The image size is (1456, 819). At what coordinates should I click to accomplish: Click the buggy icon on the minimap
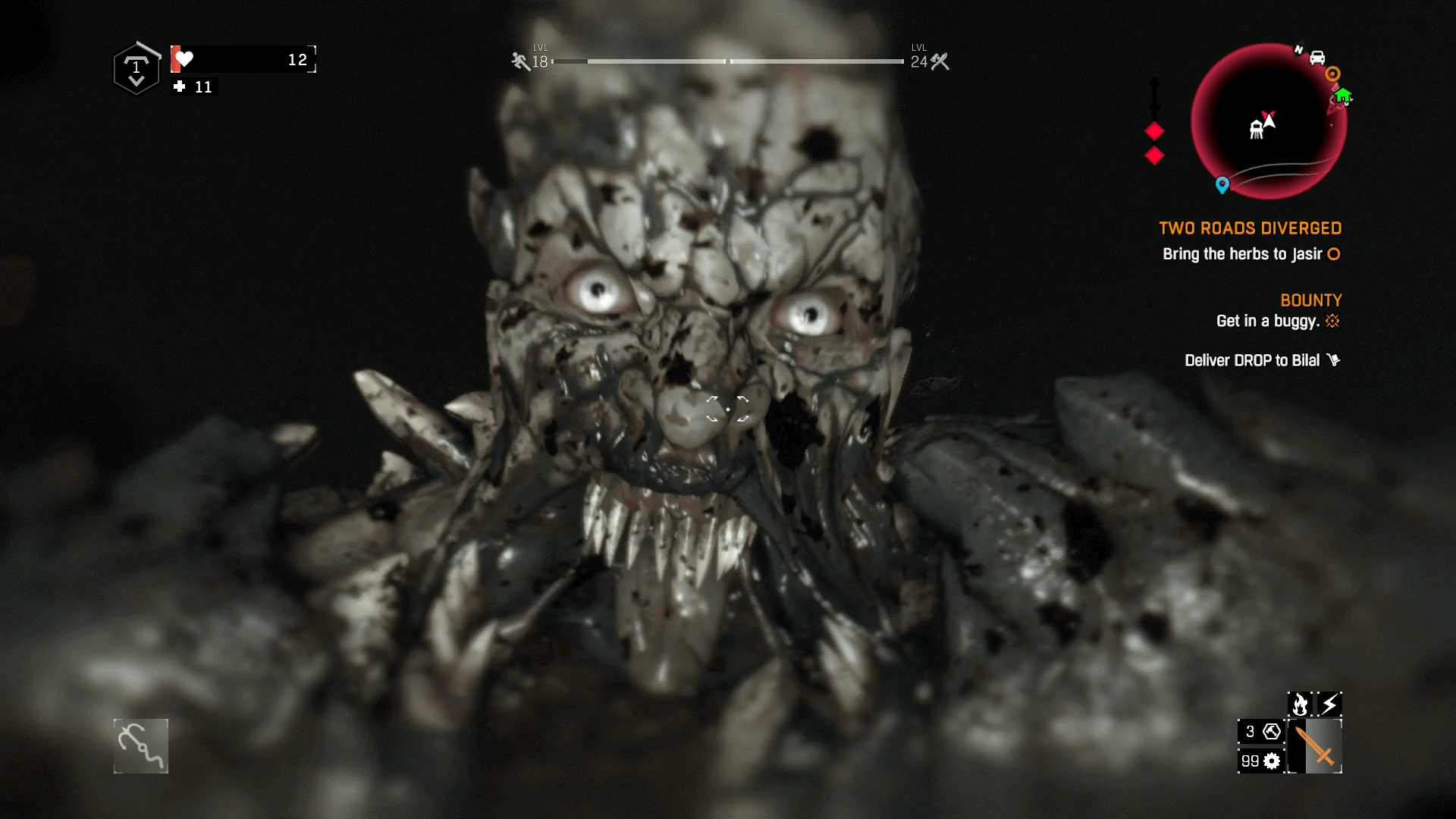(x=1317, y=58)
